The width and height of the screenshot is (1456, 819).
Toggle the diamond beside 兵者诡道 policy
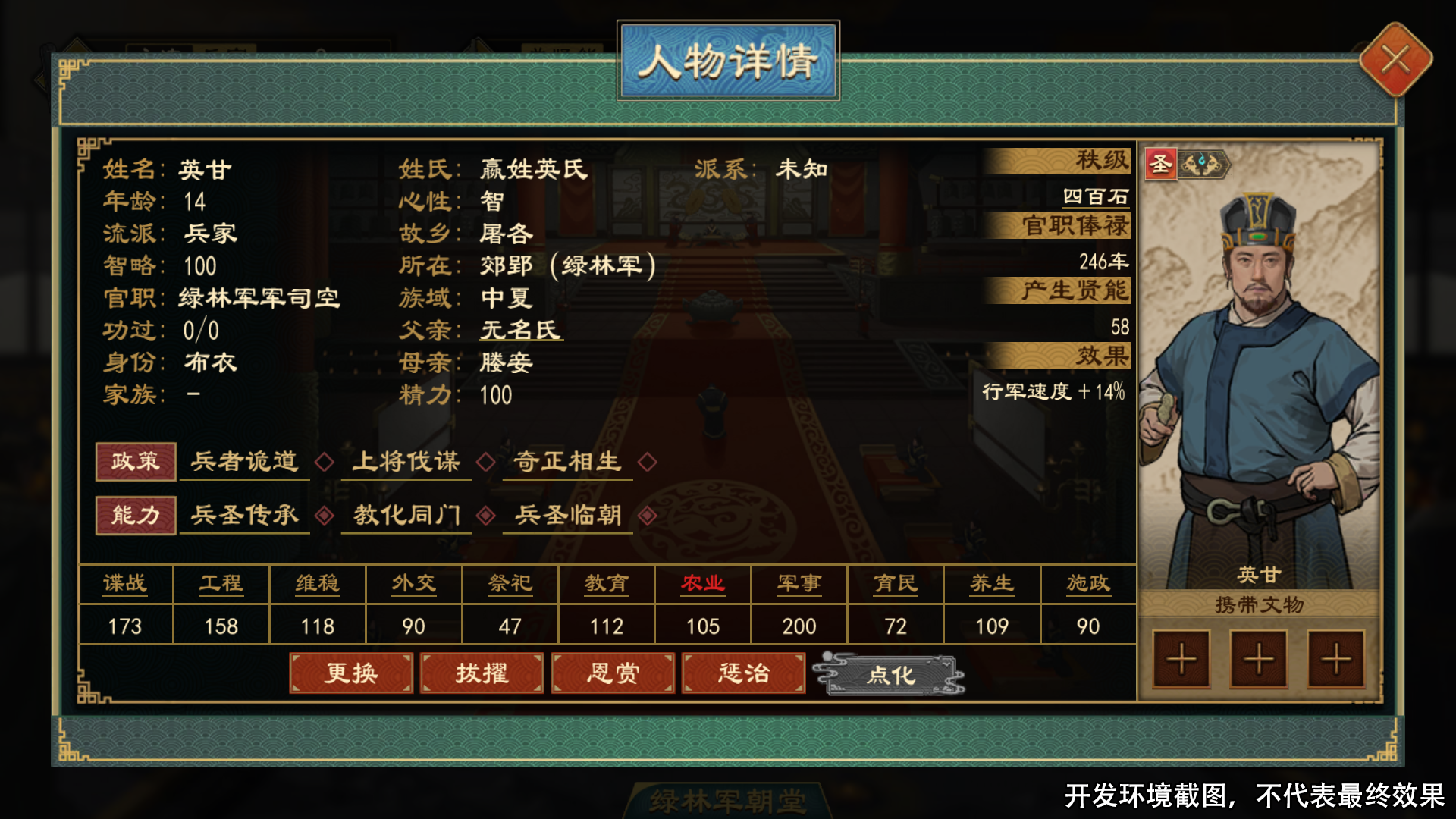325,461
